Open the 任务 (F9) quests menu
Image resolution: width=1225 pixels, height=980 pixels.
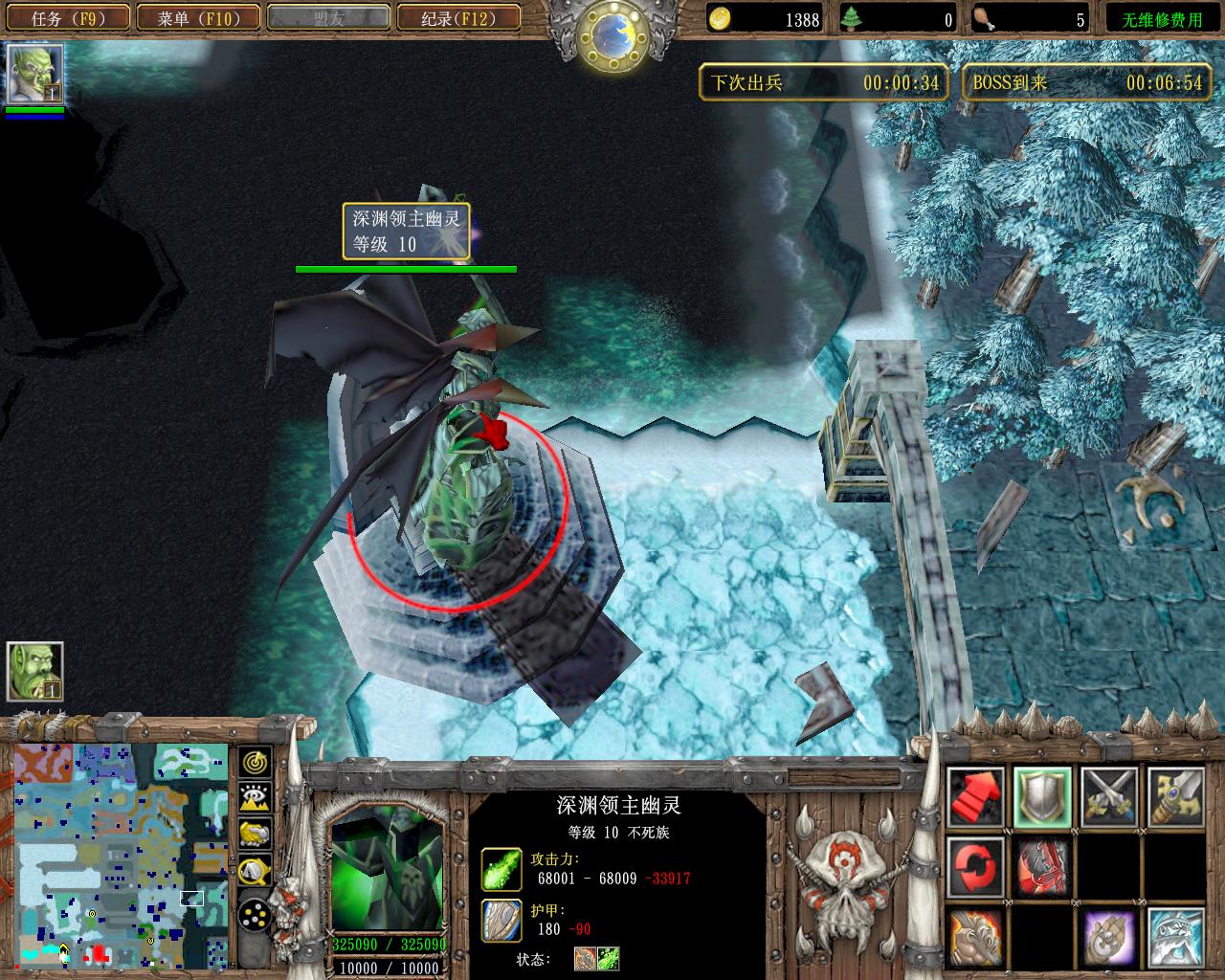click(x=67, y=17)
